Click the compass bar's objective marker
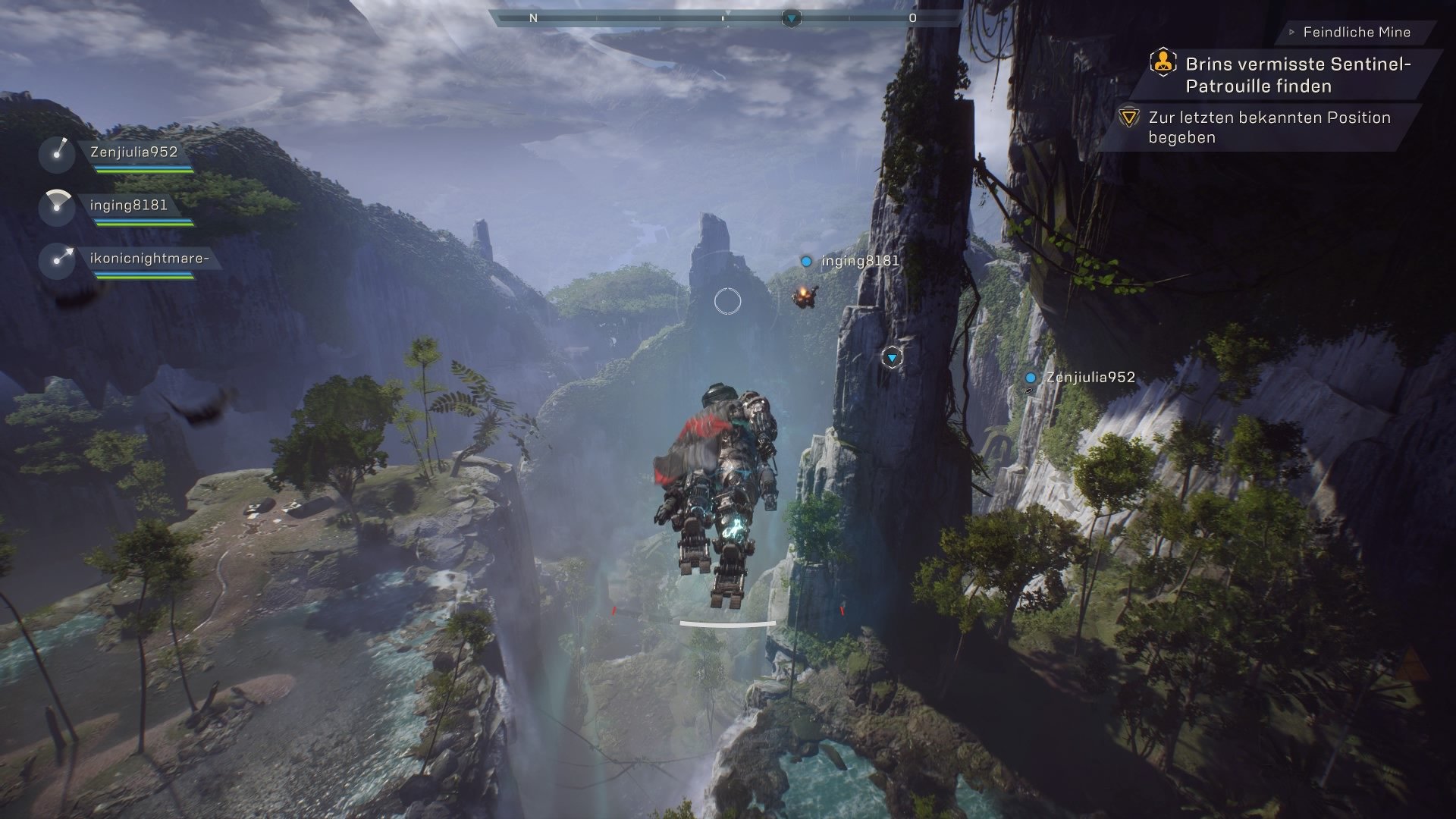 click(x=791, y=17)
